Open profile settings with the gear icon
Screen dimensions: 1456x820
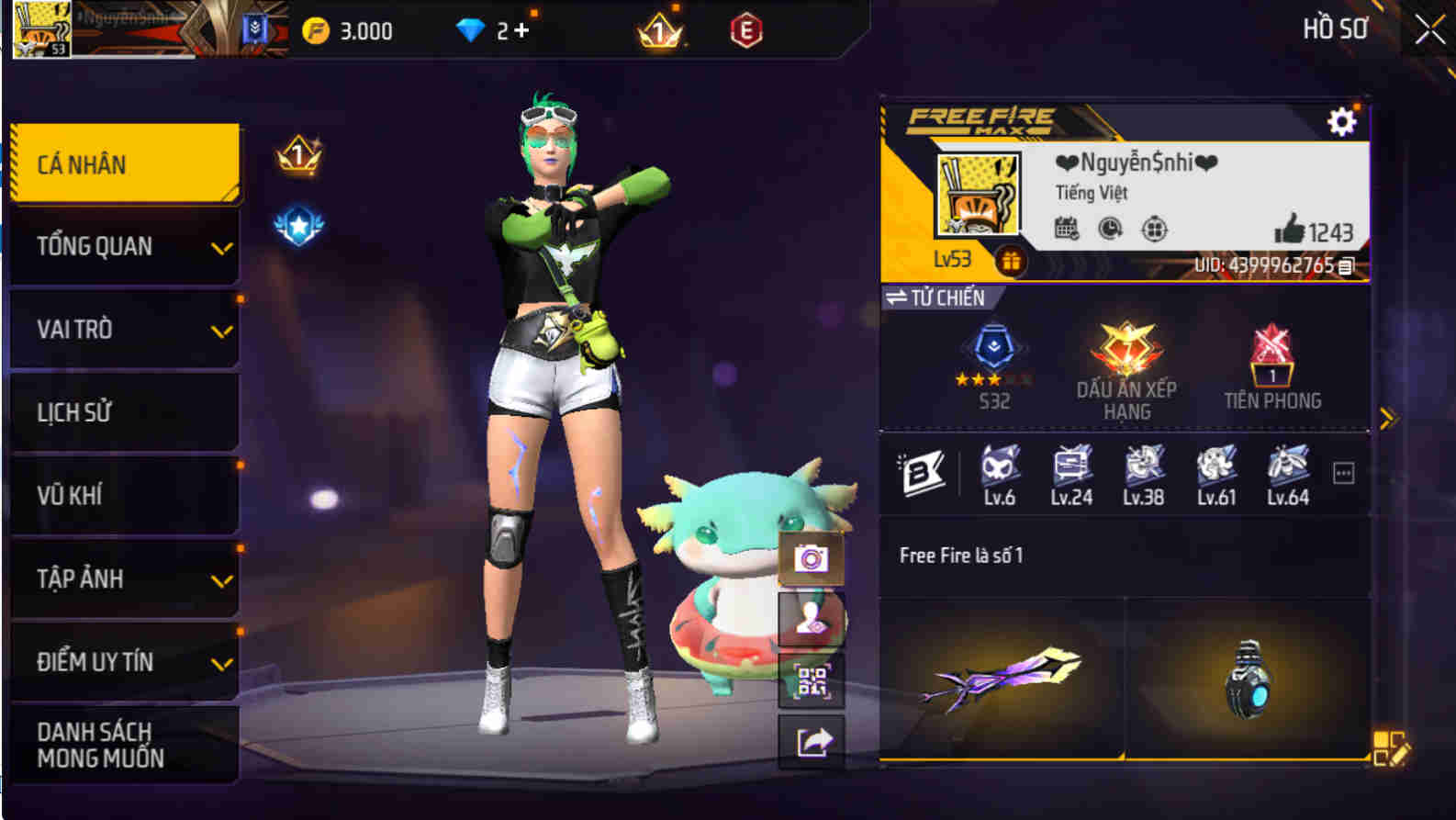[x=1343, y=119]
